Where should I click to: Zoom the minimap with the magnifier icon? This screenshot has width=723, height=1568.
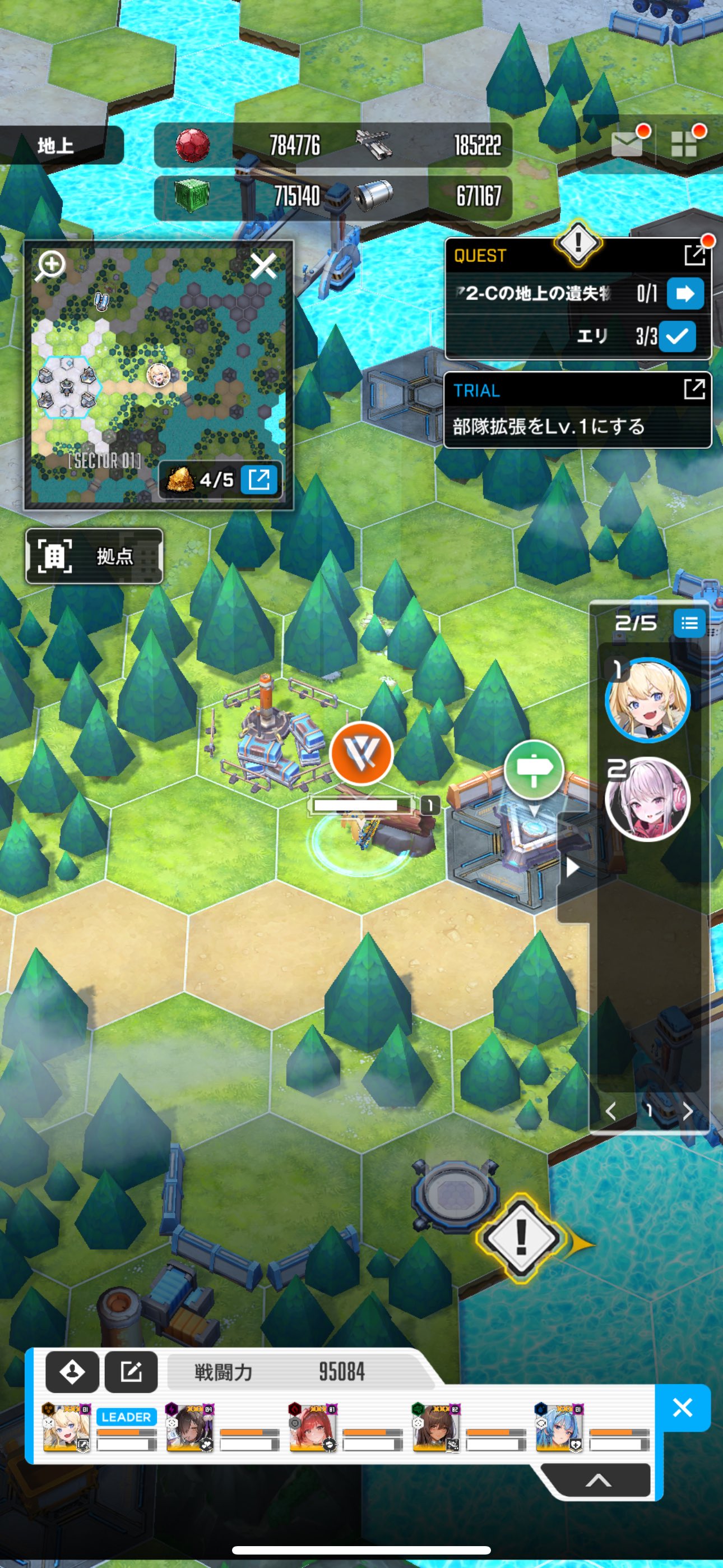coord(51,265)
